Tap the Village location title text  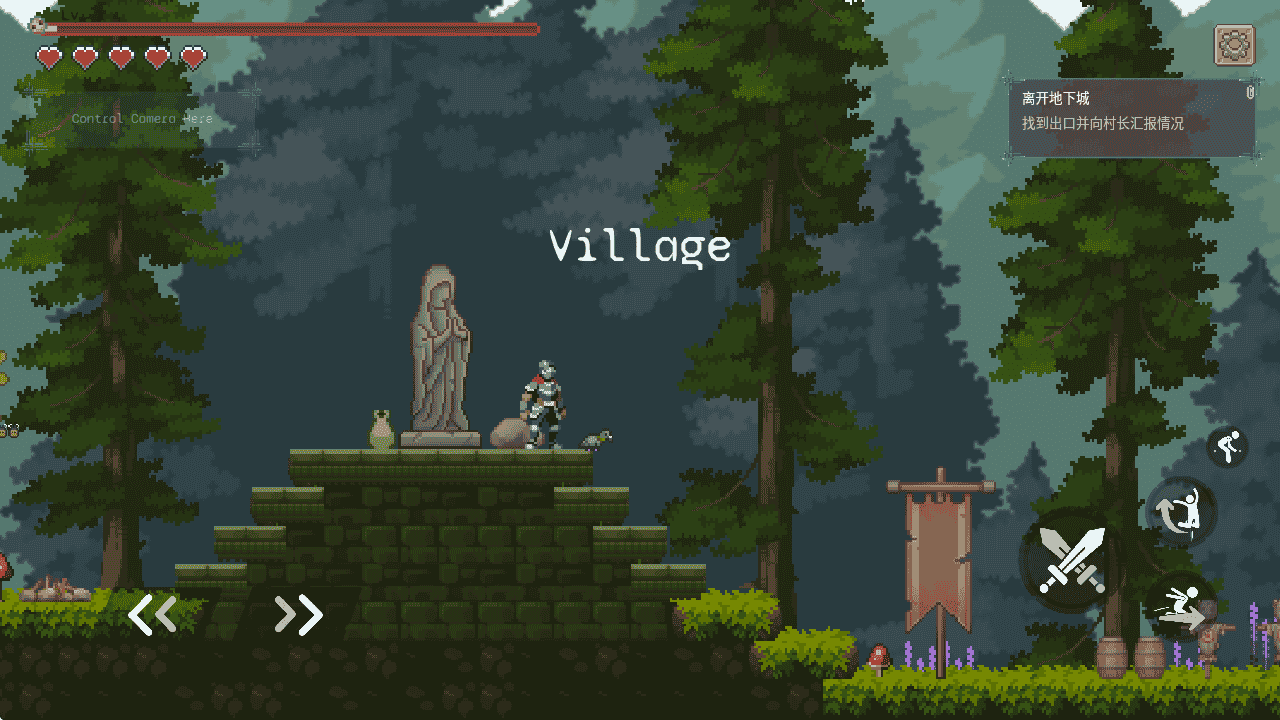point(640,243)
